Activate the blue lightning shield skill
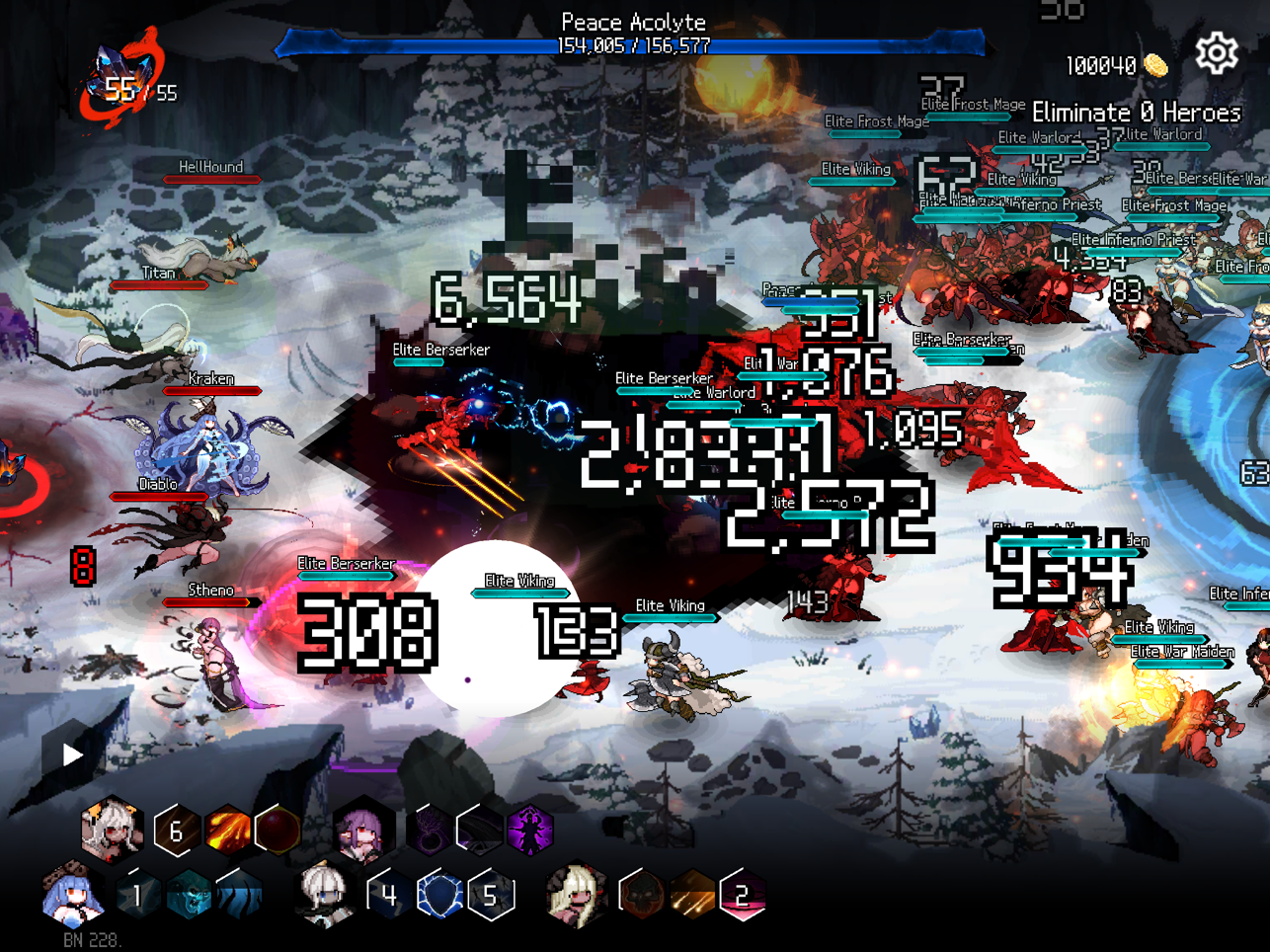 pyautogui.click(x=439, y=896)
